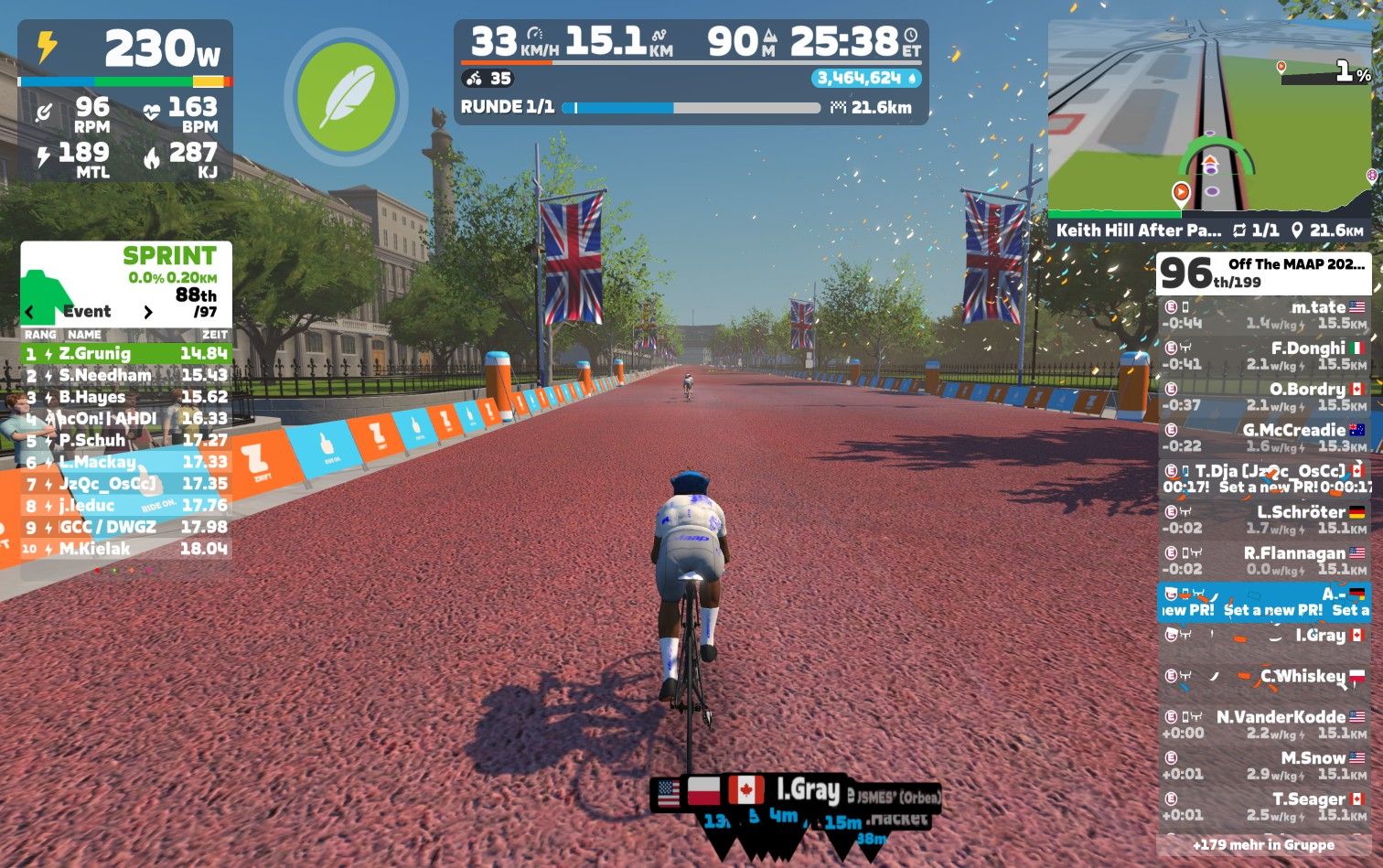Choose rider T.Seager in nearby list
Image resolution: width=1383 pixels, height=868 pixels.
pos(1264,806)
